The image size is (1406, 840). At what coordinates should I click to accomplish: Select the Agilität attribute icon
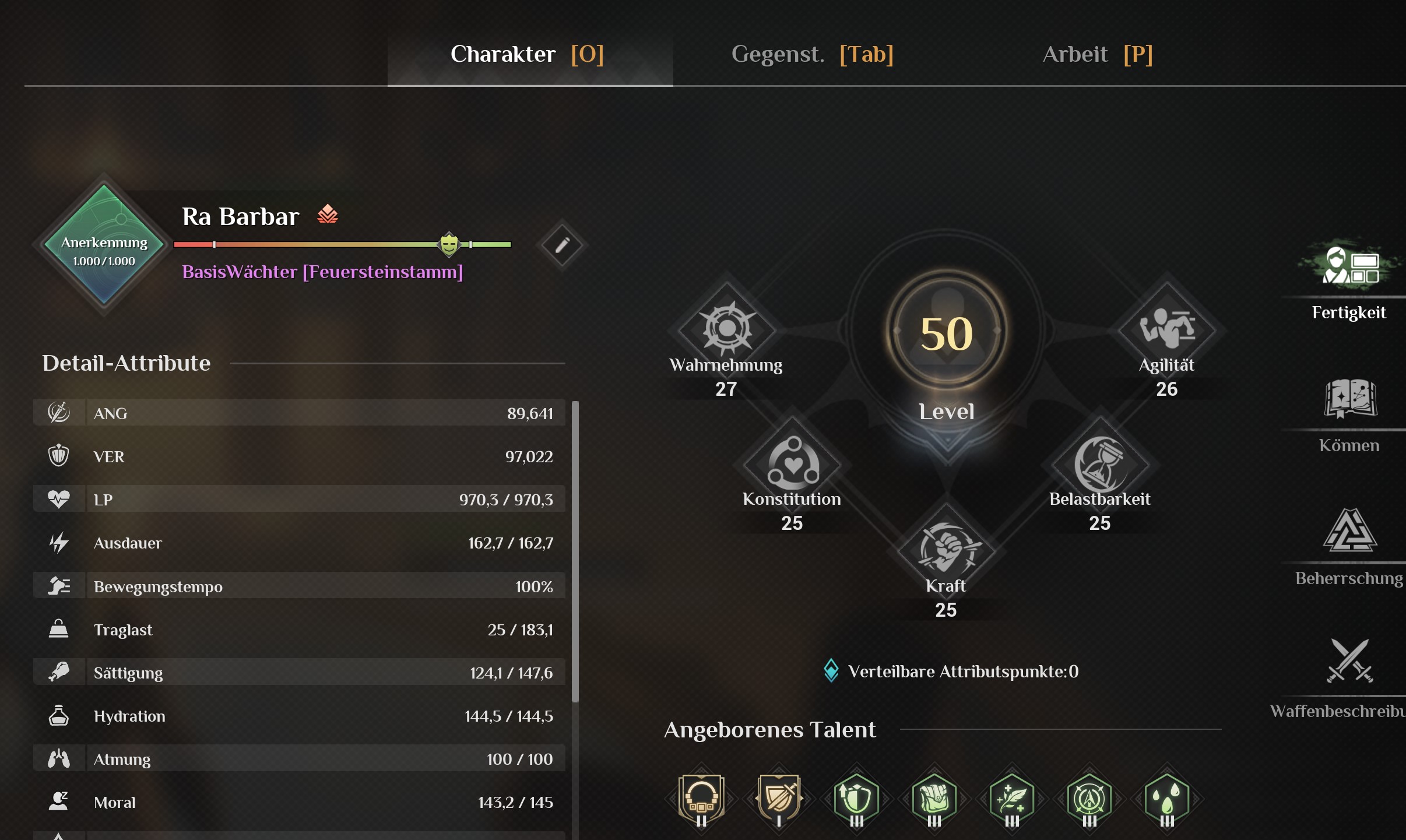tap(1167, 328)
